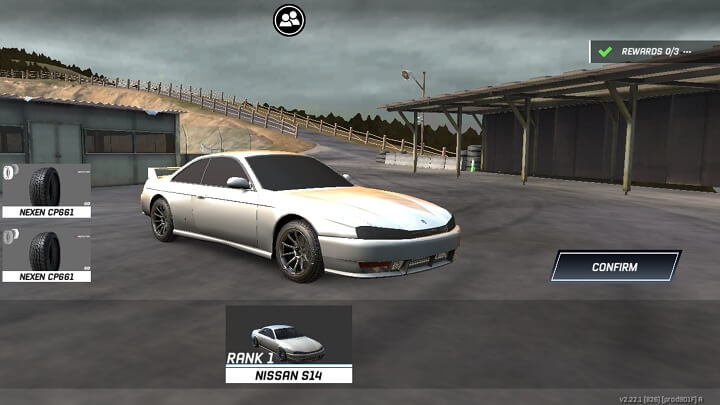Open the multiplayer players icon
Screen dimensions: 720x405
click(x=289, y=19)
